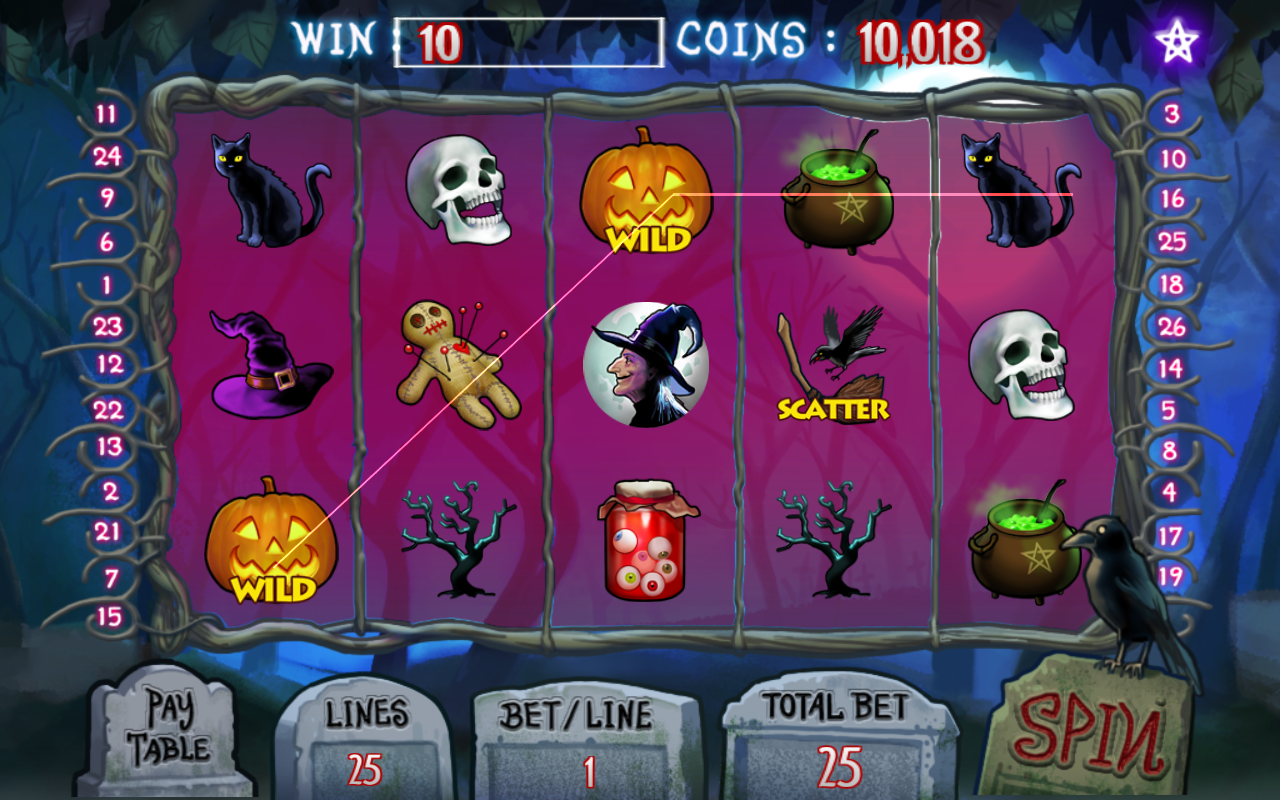The height and width of the screenshot is (800, 1280).
Task: Select the skull symbol on reel two
Action: tap(460, 190)
